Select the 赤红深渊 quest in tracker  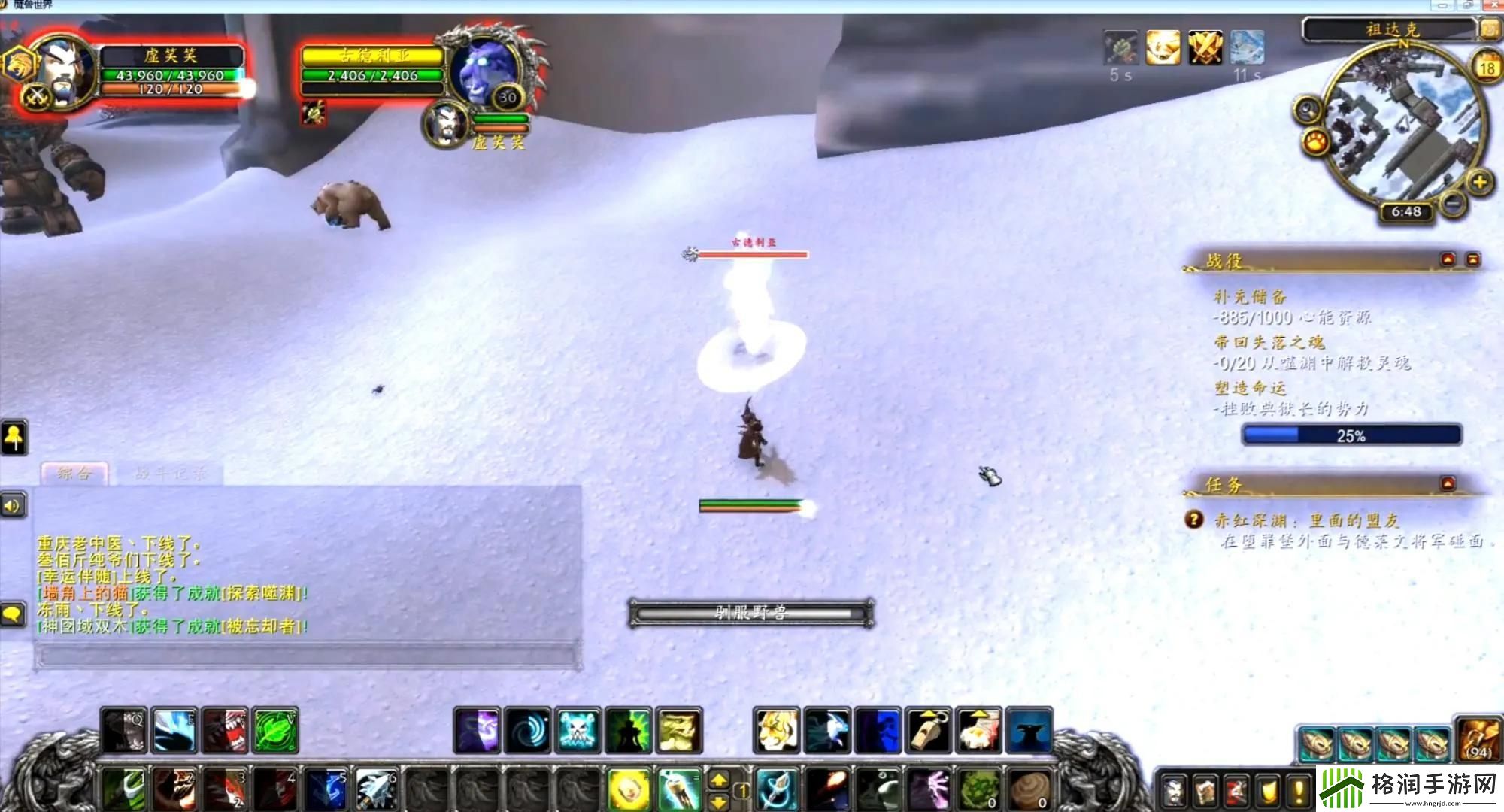tap(1306, 520)
